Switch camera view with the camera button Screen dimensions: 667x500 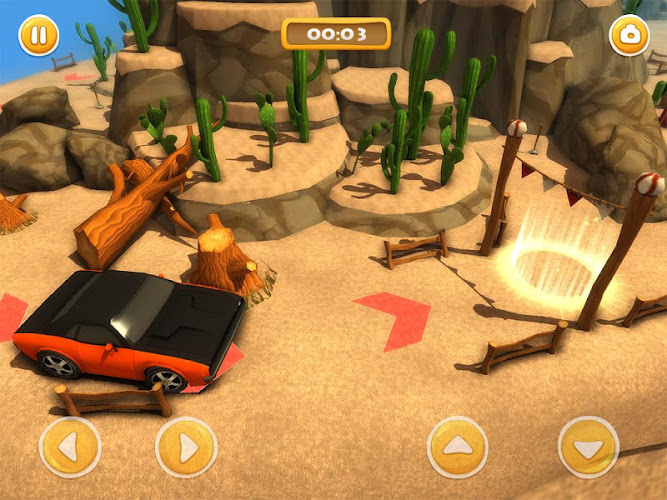point(629,36)
